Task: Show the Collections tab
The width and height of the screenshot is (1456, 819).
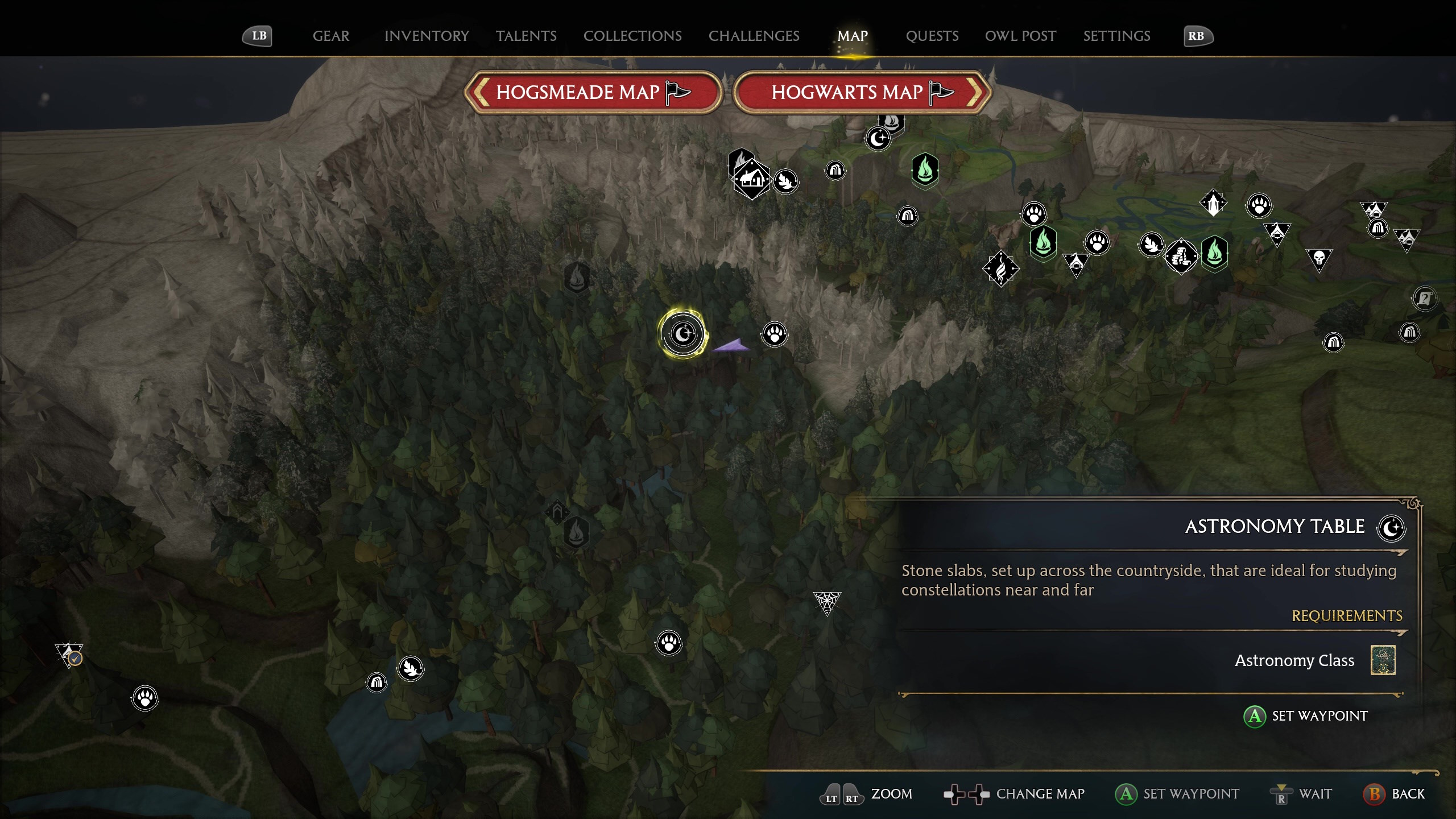Action: click(632, 36)
